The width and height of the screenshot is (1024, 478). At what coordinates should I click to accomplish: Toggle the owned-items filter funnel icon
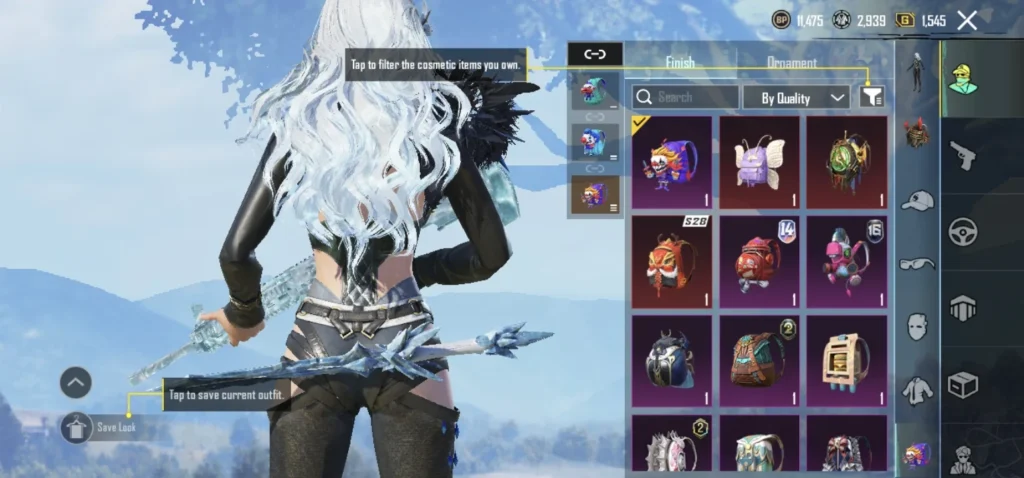coord(872,96)
